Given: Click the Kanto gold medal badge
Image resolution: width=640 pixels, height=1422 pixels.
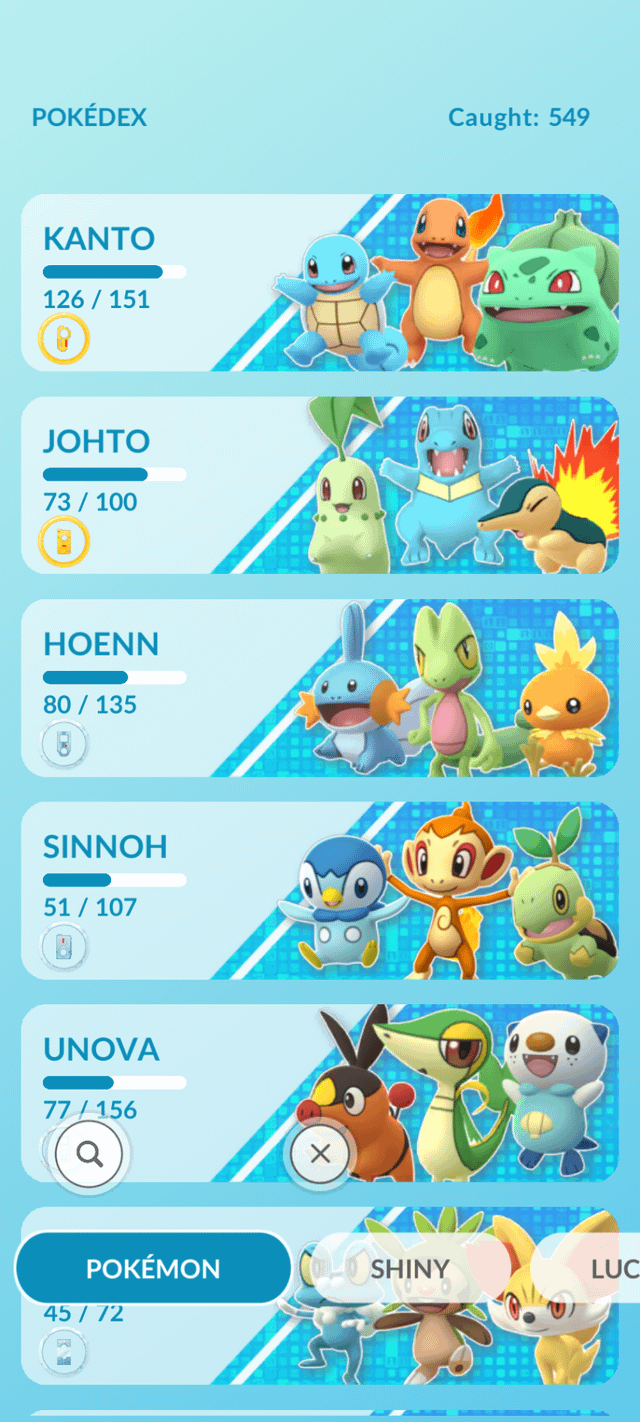Looking at the screenshot, I should [64, 340].
